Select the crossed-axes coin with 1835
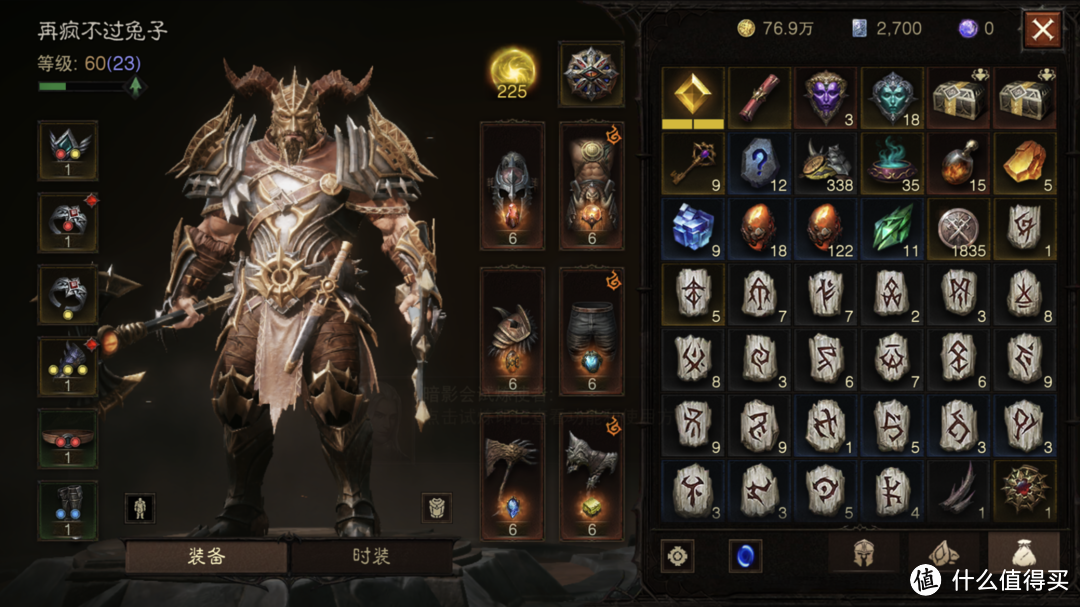The image size is (1080, 607). coord(958,228)
